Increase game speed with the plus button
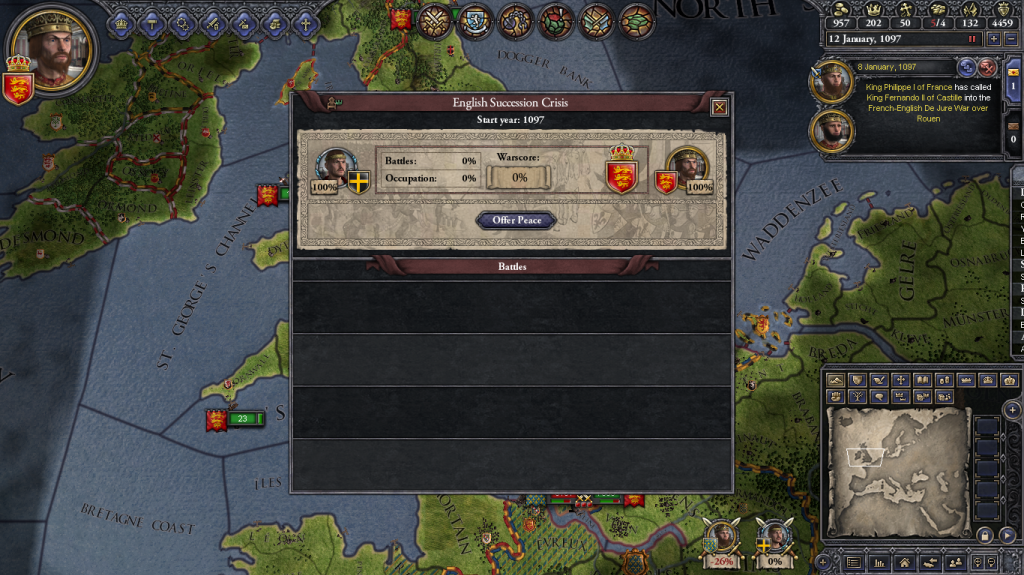This screenshot has width=1024, height=575. click(993, 39)
